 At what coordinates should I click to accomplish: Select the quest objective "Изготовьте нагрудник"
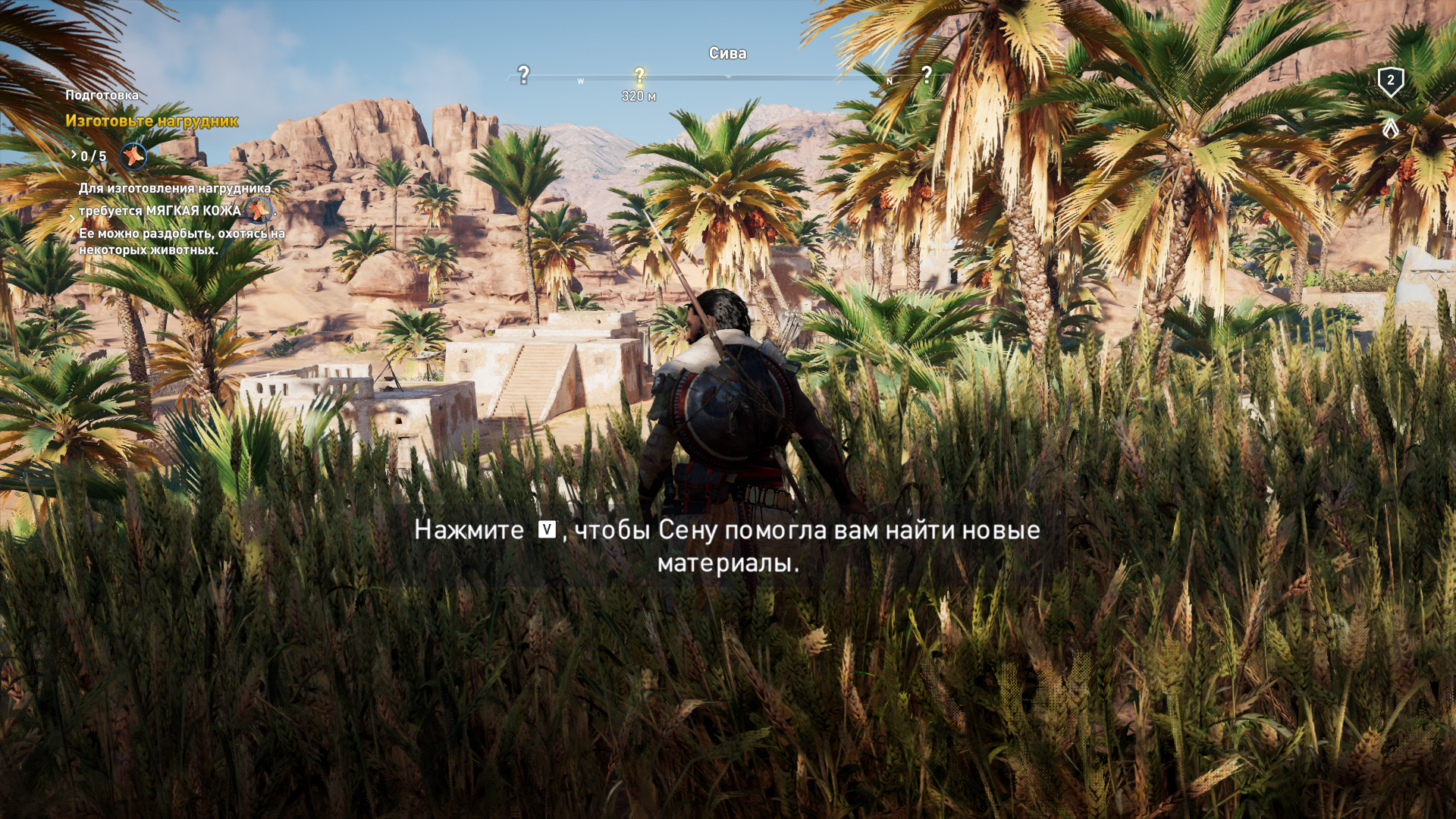(152, 121)
